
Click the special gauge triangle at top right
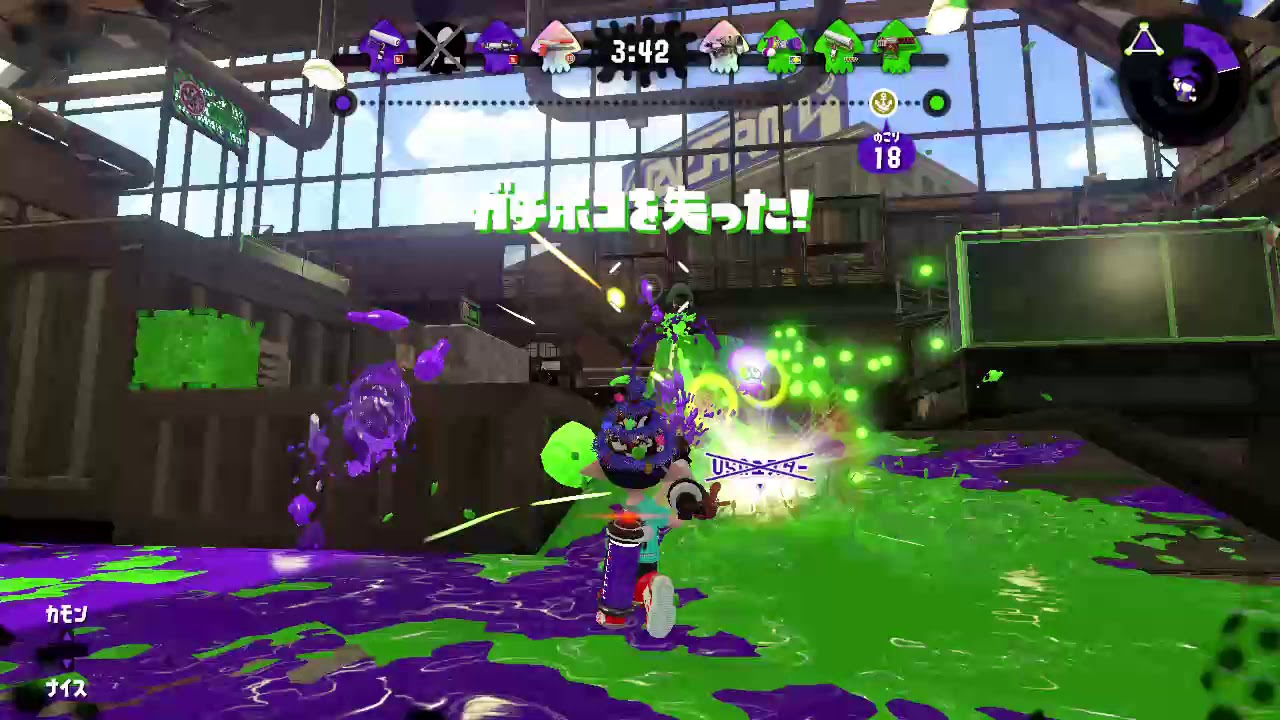tap(1142, 40)
